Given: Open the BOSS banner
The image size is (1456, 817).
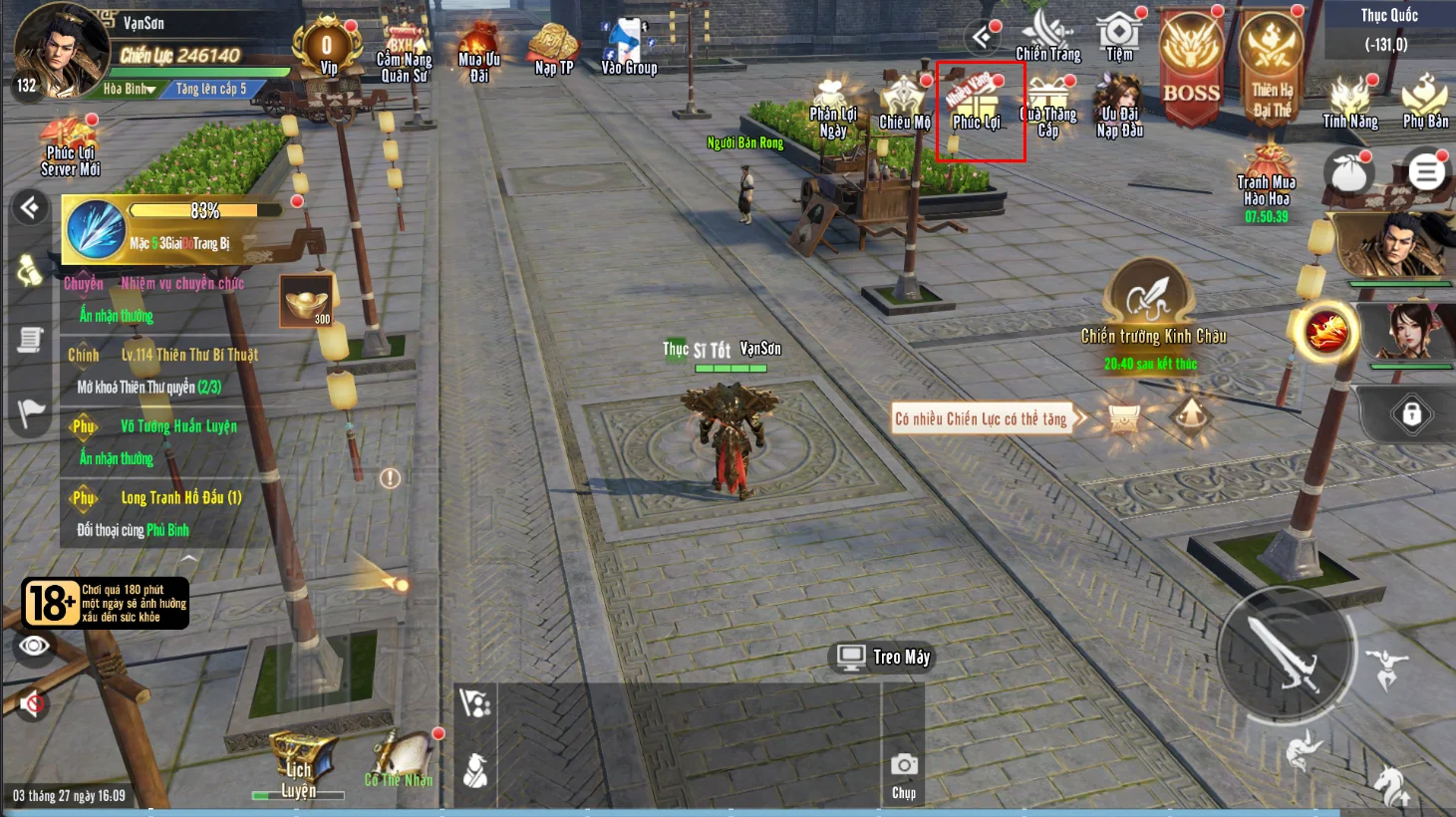Looking at the screenshot, I should pyautogui.click(x=1191, y=68).
